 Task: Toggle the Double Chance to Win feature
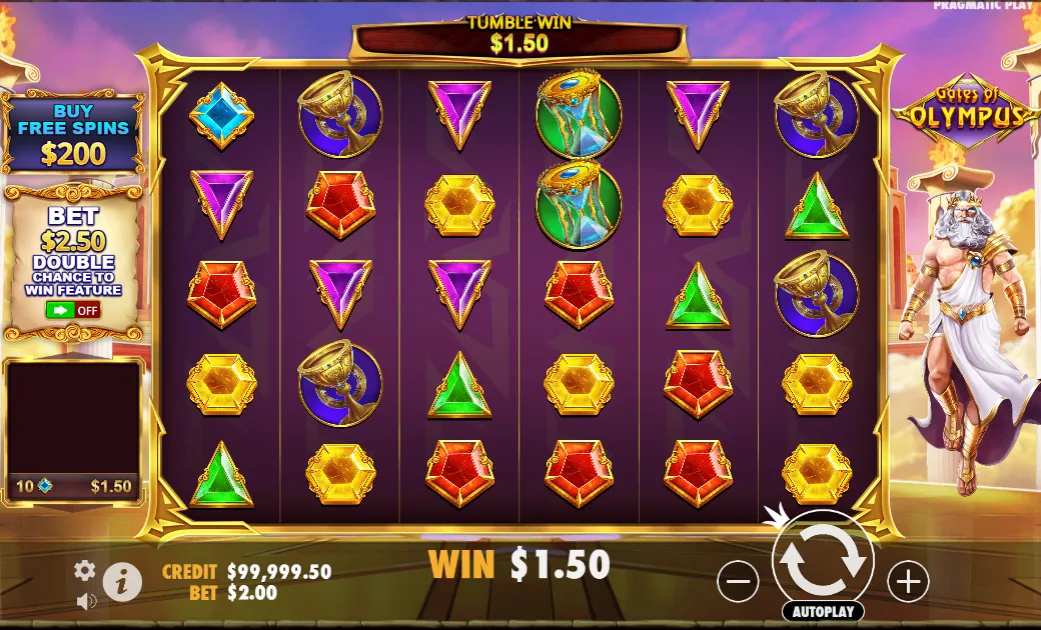[73, 310]
